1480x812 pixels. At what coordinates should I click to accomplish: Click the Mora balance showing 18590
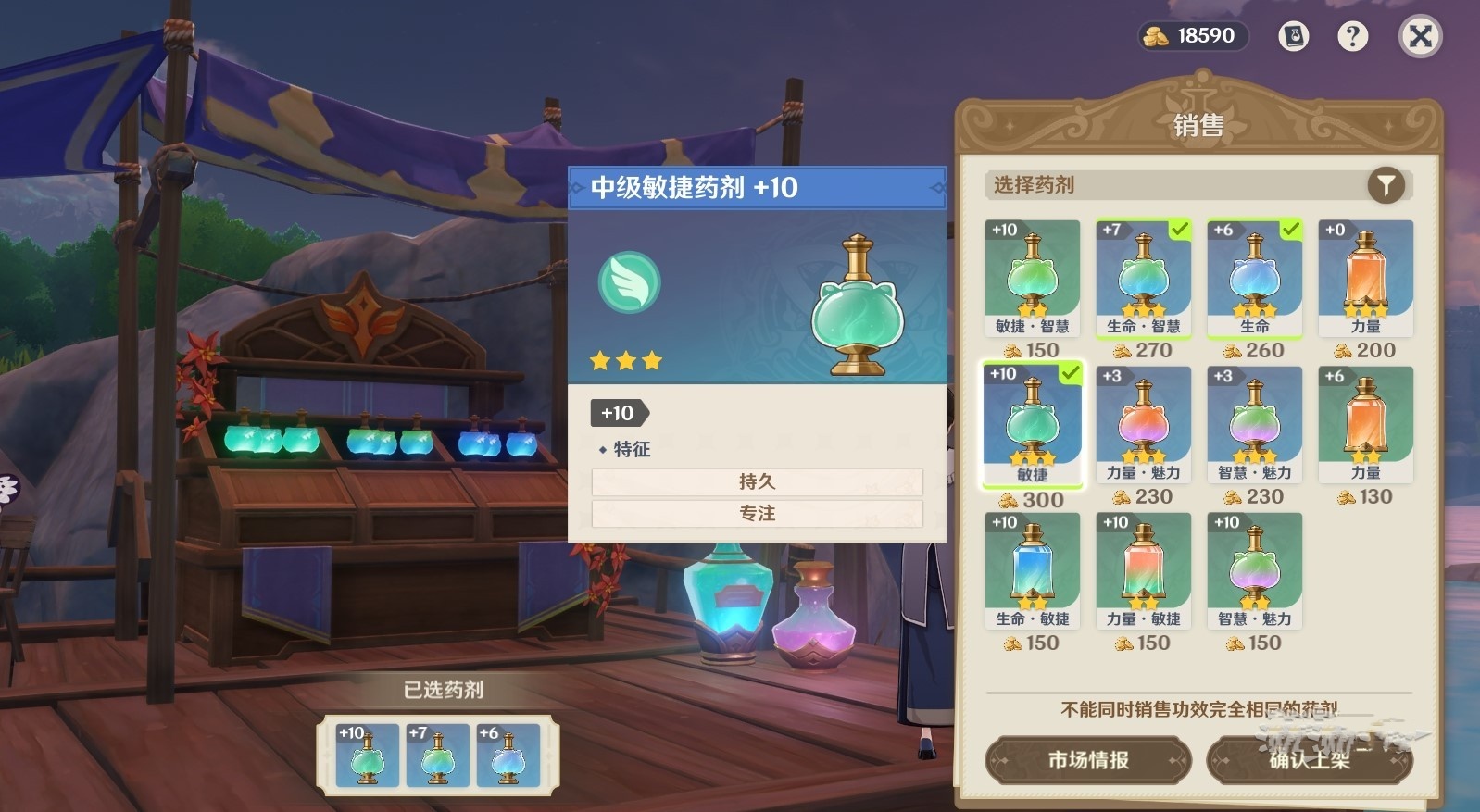[1193, 36]
